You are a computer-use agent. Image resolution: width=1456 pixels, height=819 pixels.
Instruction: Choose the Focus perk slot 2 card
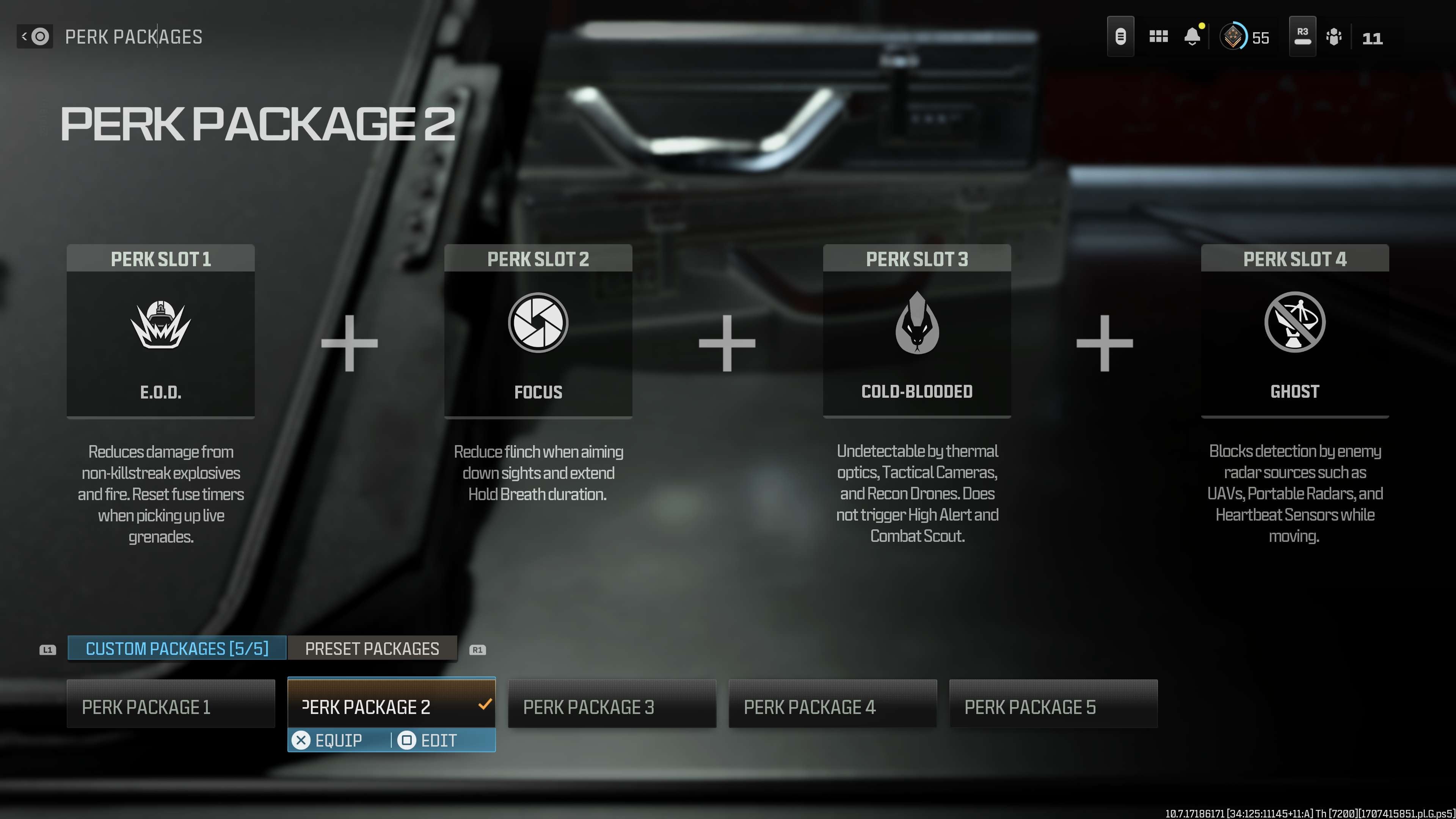coord(538,331)
